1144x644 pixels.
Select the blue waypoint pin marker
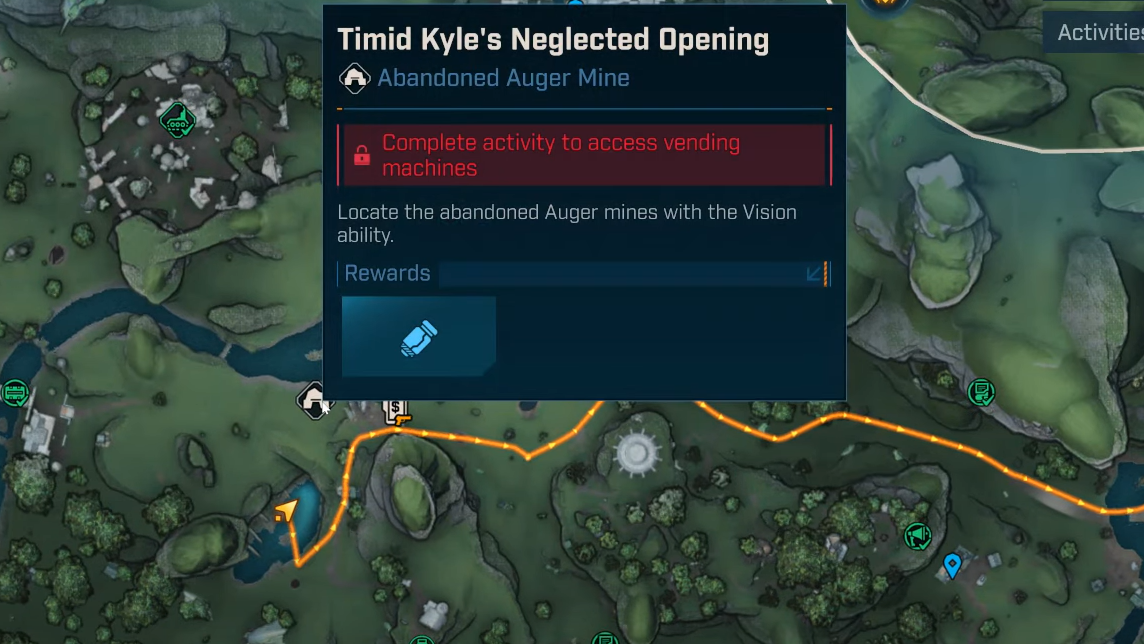[952, 566]
